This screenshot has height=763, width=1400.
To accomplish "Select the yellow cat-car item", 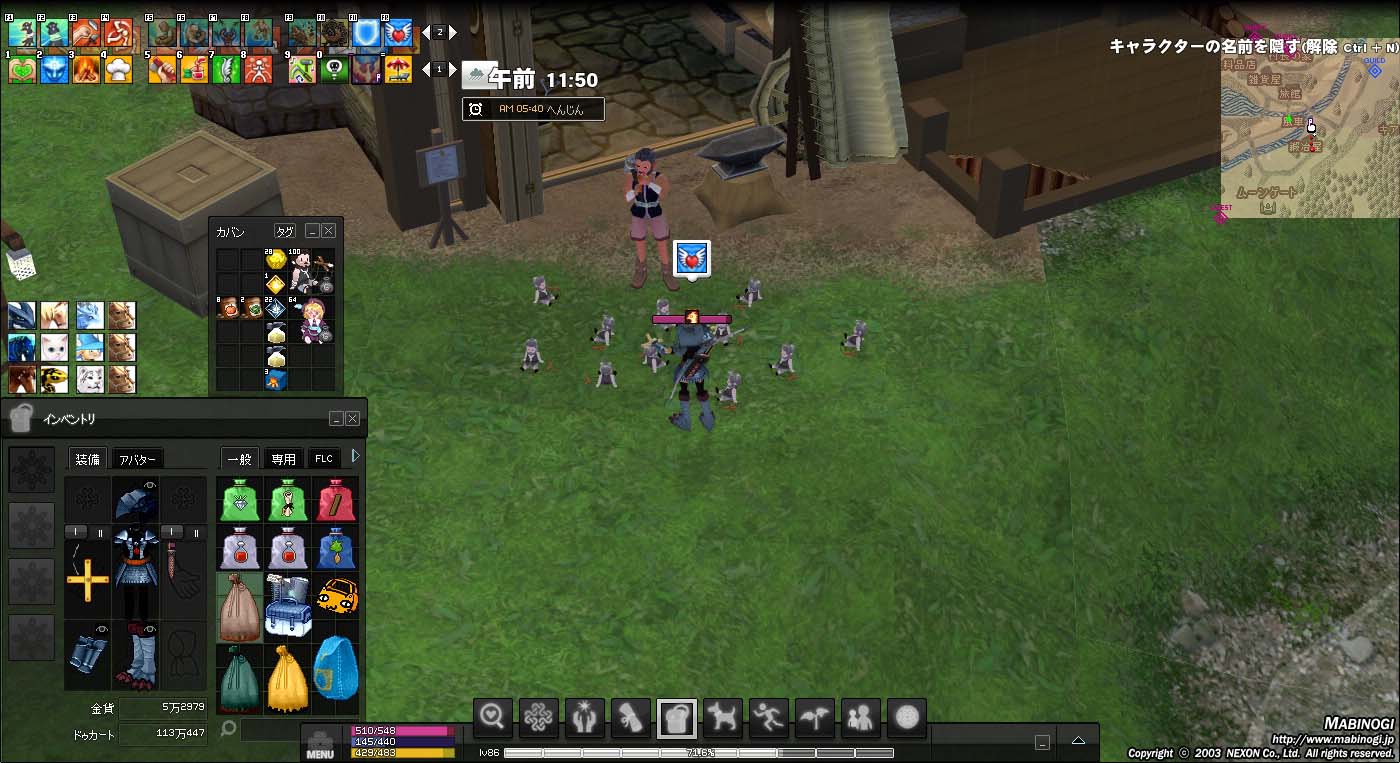I will [x=336, y=597].
